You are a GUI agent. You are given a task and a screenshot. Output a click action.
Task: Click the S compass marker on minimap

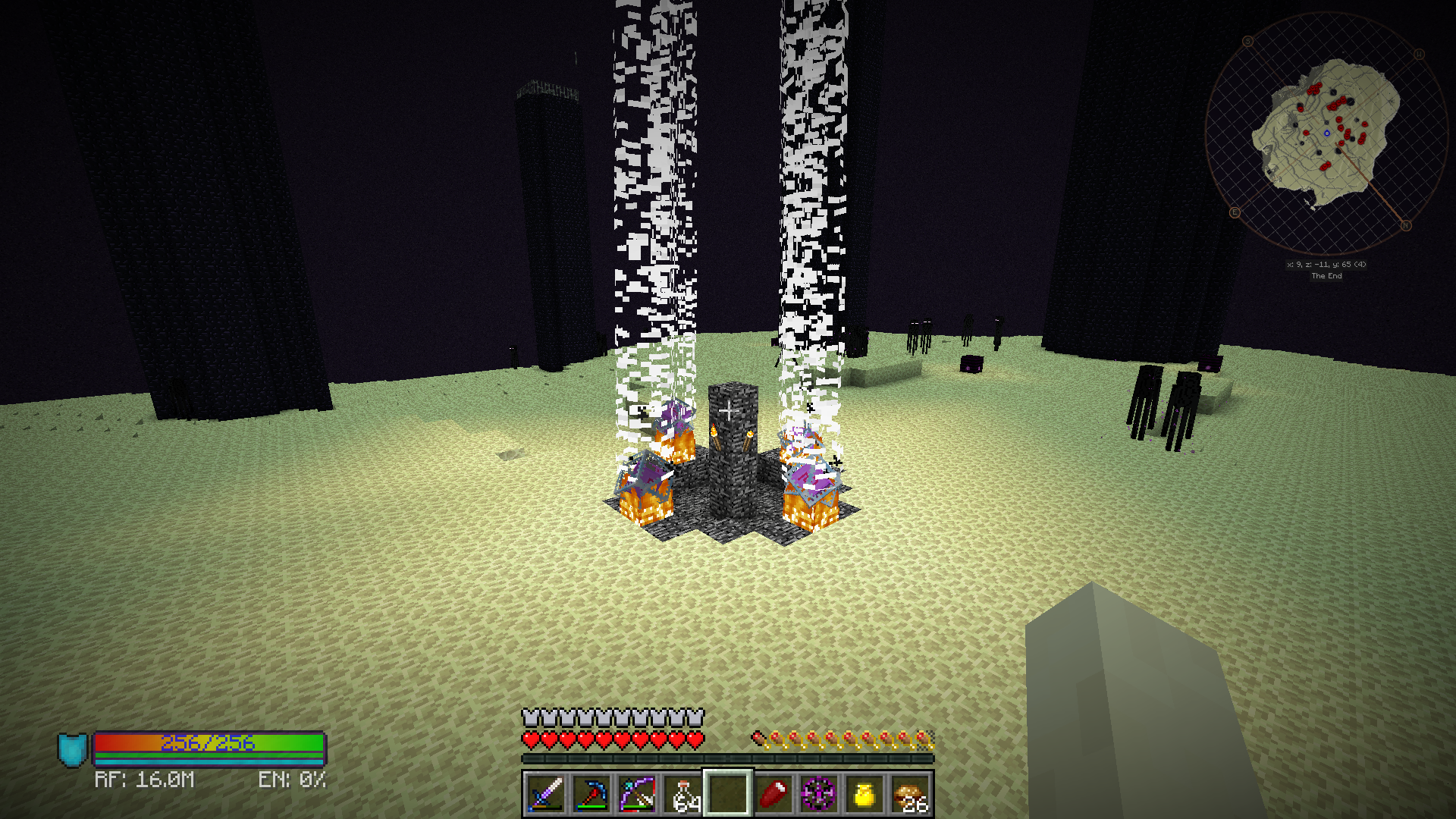coord(1248,41)
